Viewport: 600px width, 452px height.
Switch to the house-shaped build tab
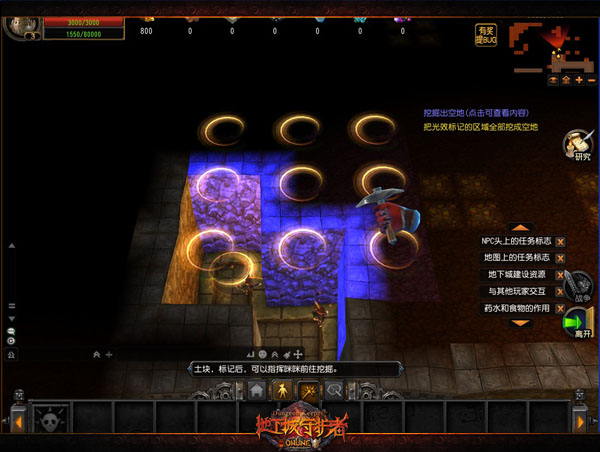point(257,389)
